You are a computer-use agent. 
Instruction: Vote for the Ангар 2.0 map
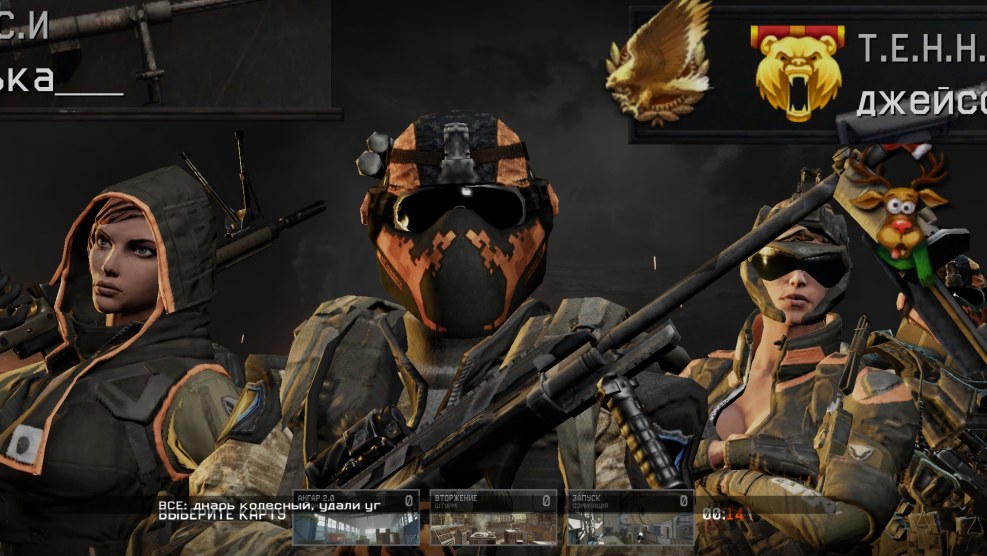356,518
